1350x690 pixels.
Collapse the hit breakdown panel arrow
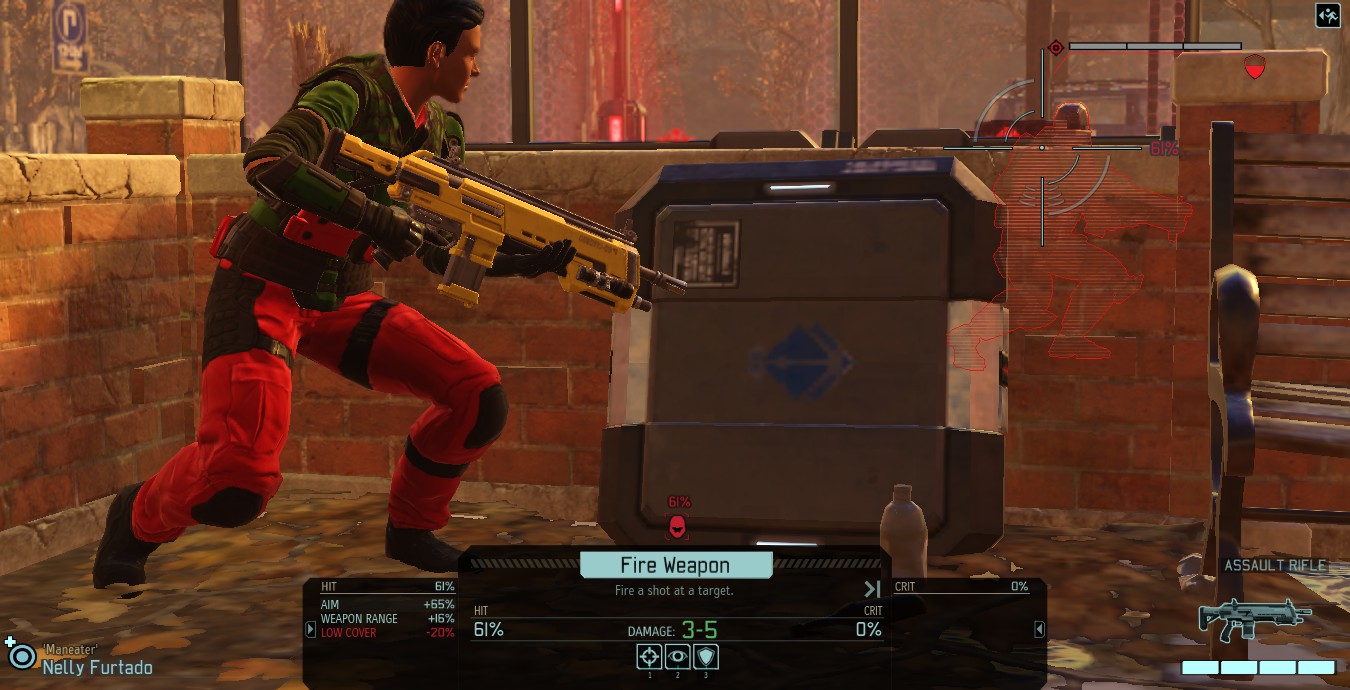click(311, 629)
